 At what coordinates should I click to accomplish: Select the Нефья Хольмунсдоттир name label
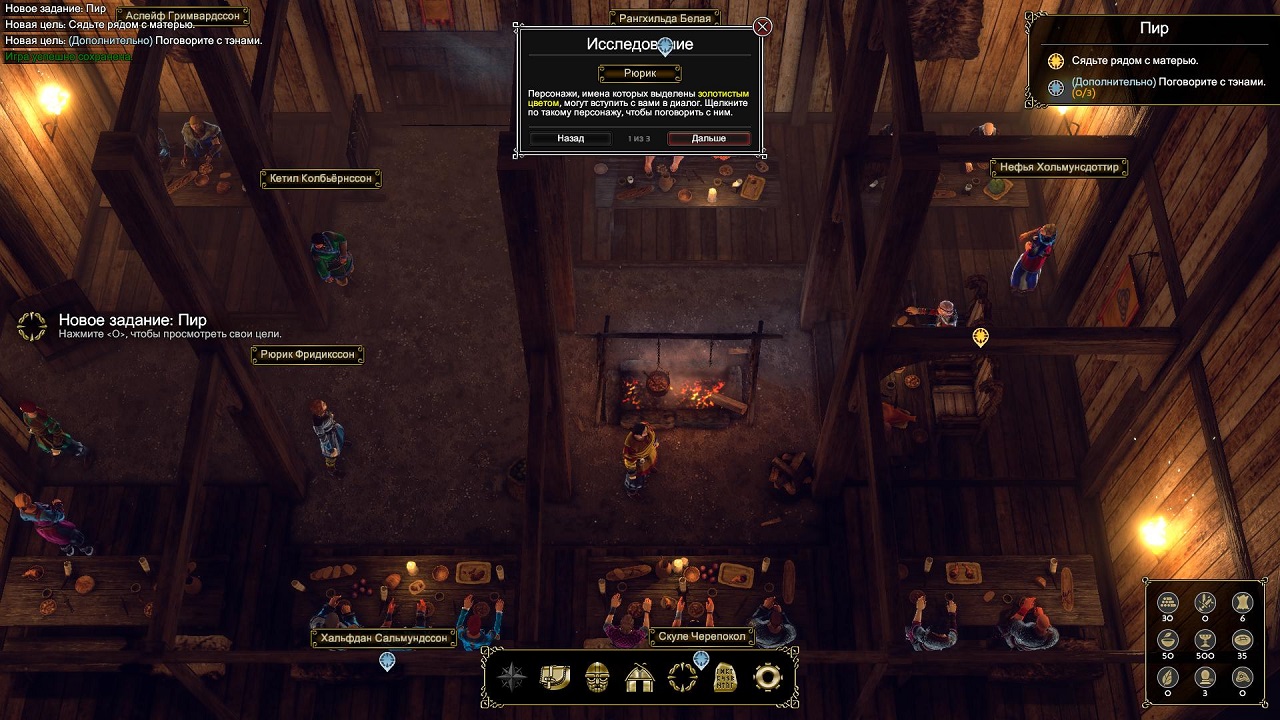pyautogui.click(x=1059, y=168)
